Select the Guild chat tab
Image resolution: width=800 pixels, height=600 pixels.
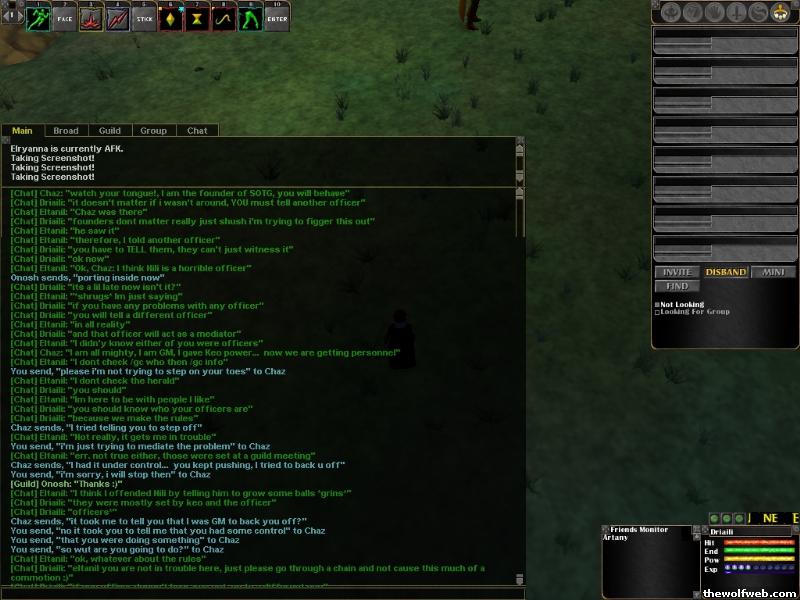click(x=110, y=131)
